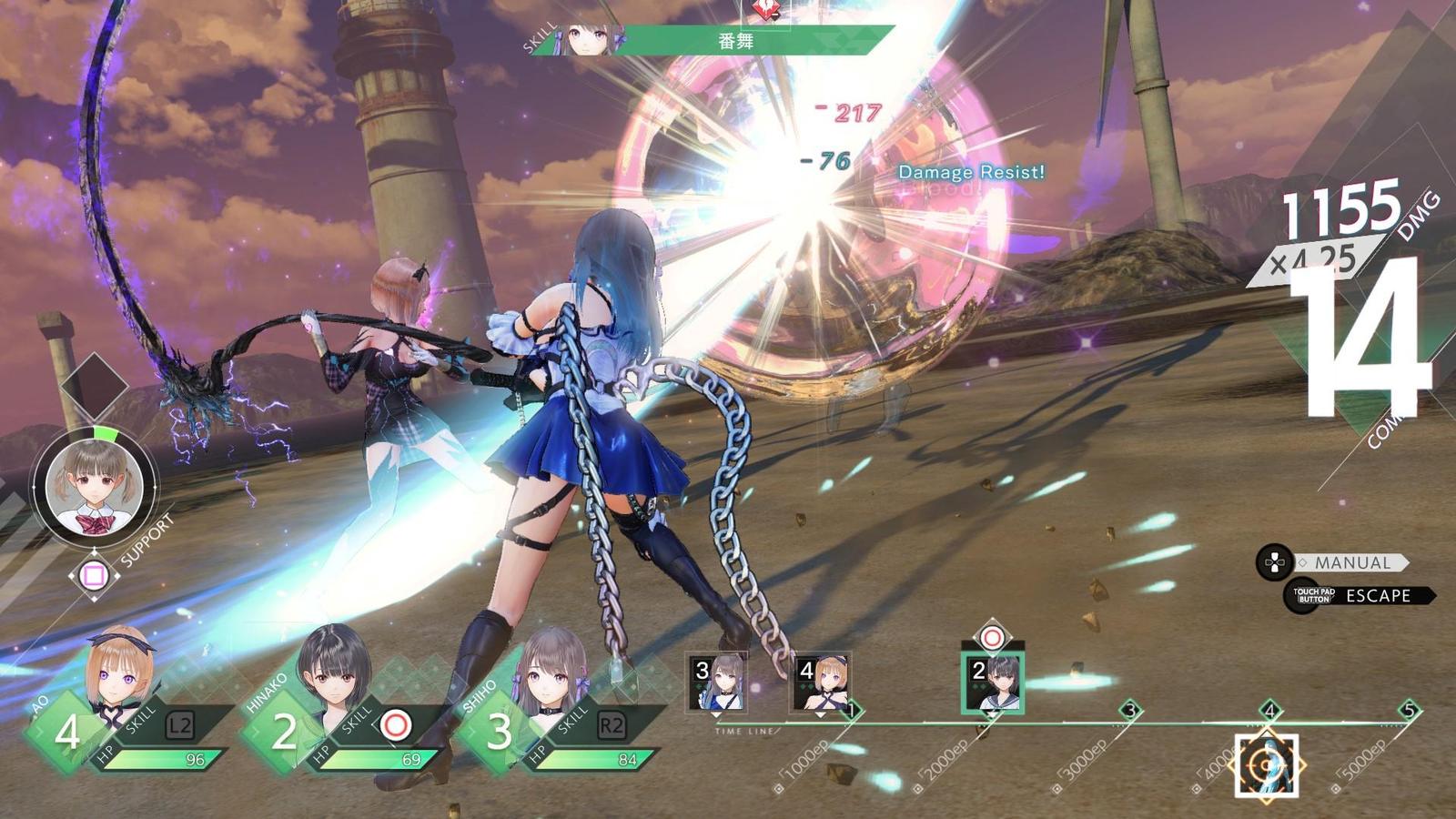This screenshot has height=819, width=1456.
Task: Click Shiho's timeline portrait marked 3
Action: [717, 682]
